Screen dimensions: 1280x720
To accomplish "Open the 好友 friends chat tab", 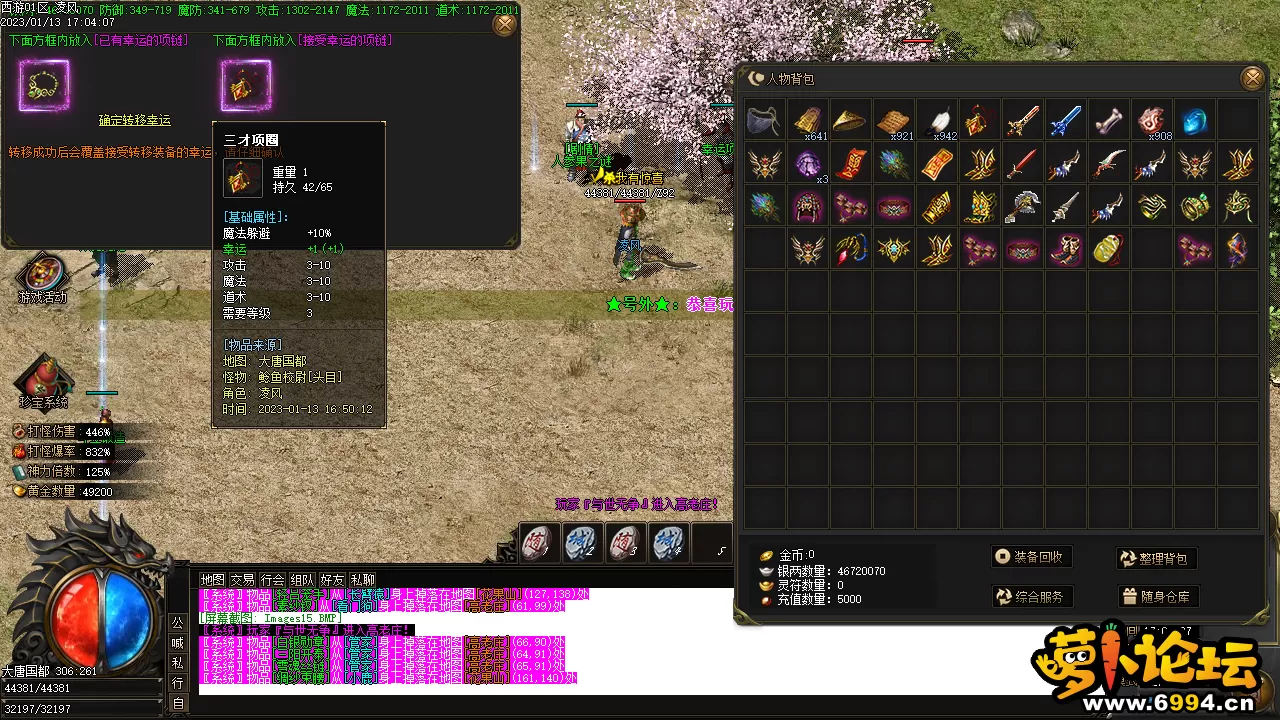I will click(332, 580).
